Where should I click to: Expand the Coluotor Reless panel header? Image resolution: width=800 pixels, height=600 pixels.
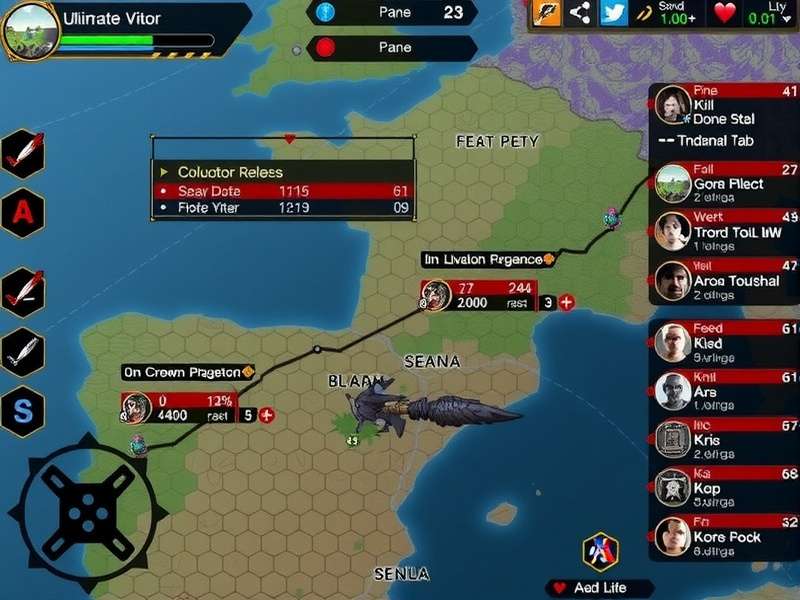tap(283, 171)
